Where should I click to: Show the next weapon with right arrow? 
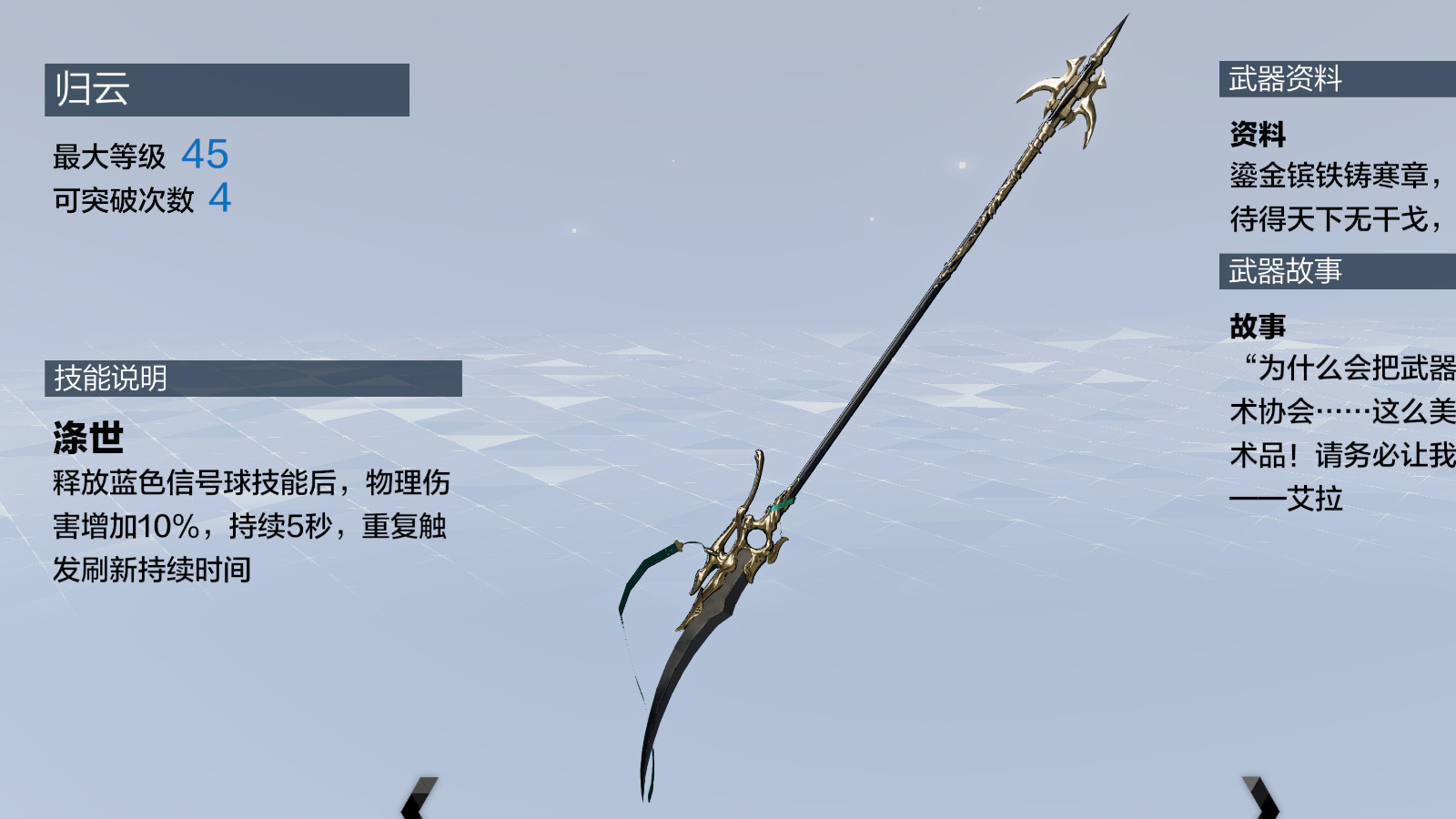(x=1263, y=798)
